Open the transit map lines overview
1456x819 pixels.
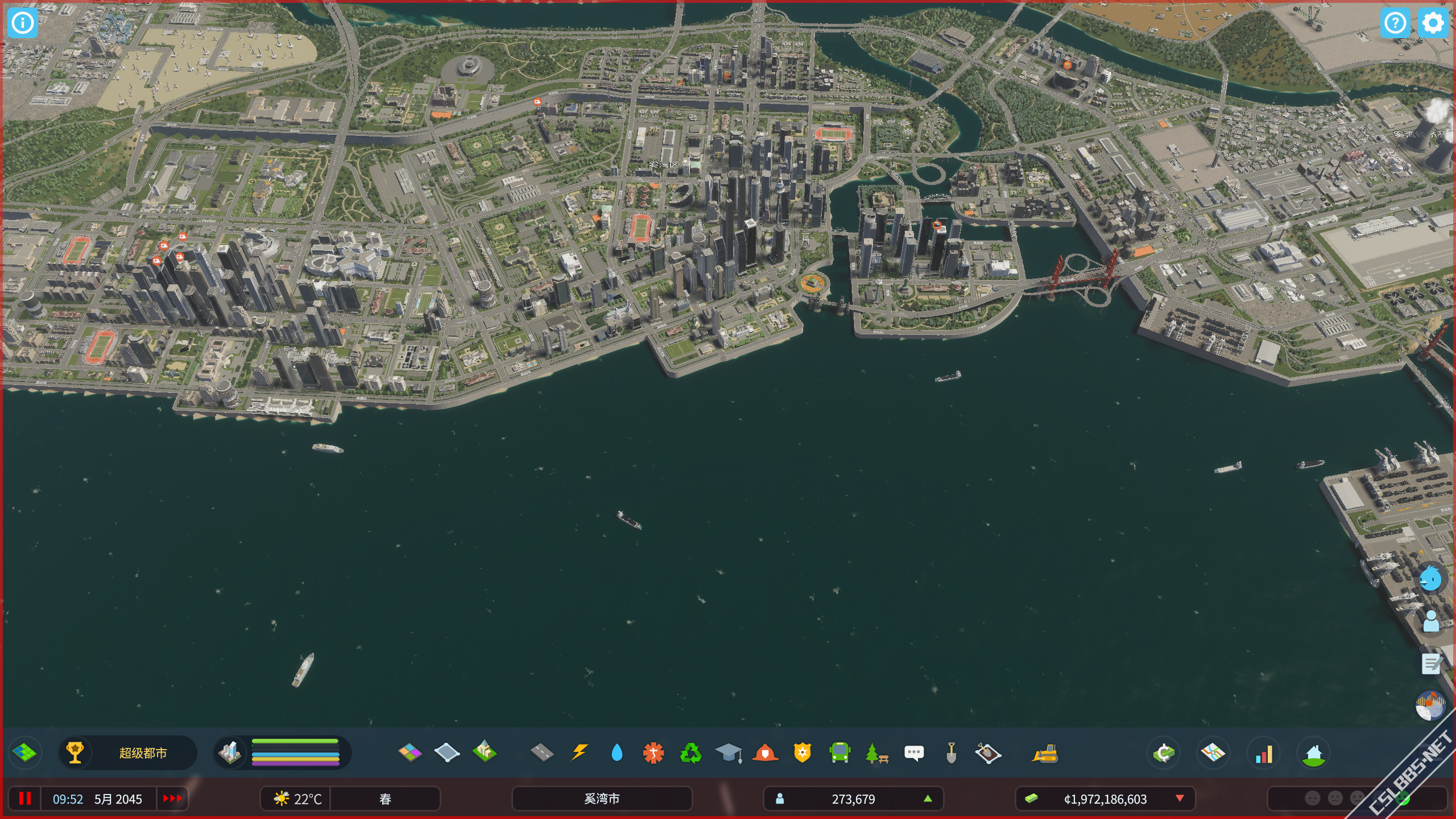(1213, 752)
